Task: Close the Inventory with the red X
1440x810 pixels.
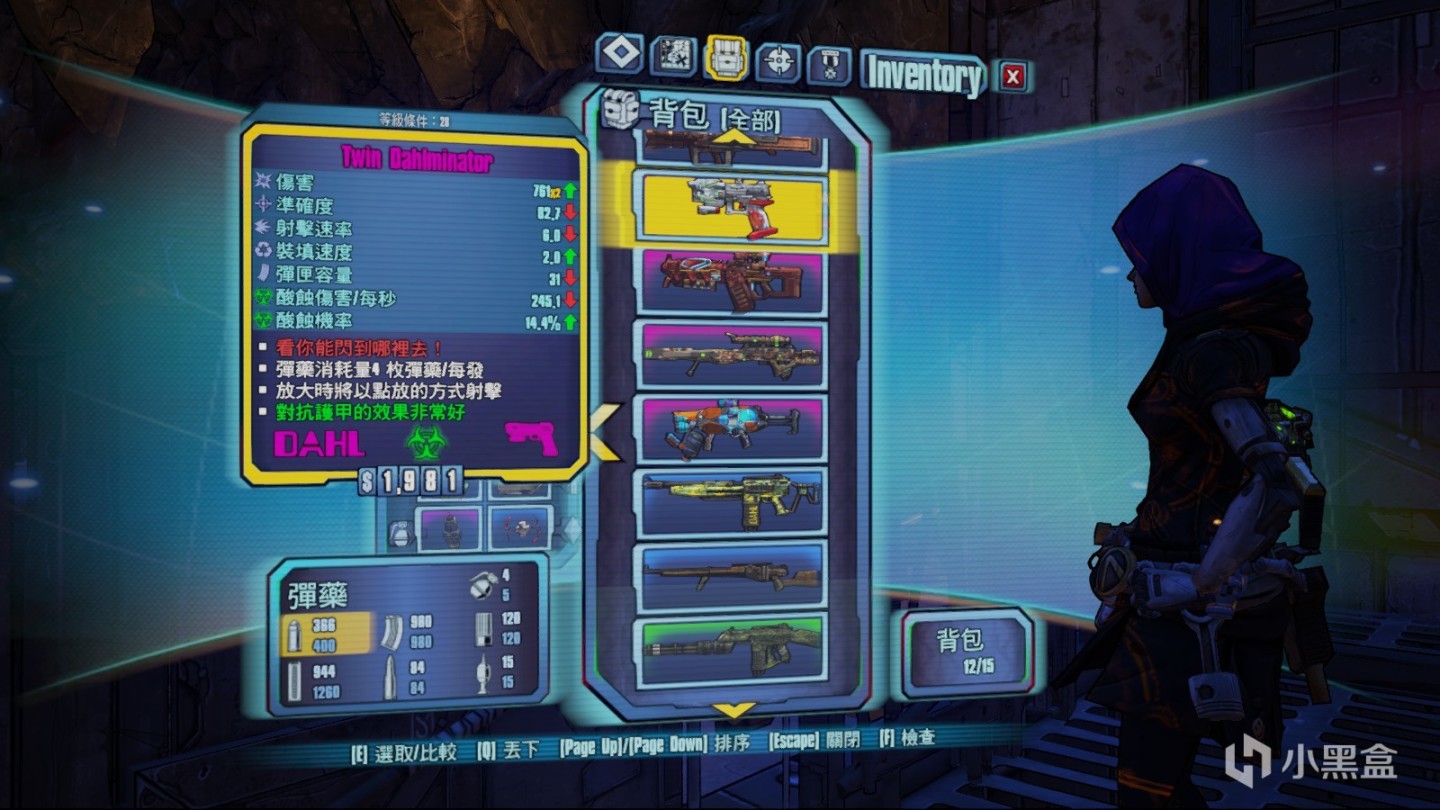Action: pyautogui.click(x=1013, y=76)
